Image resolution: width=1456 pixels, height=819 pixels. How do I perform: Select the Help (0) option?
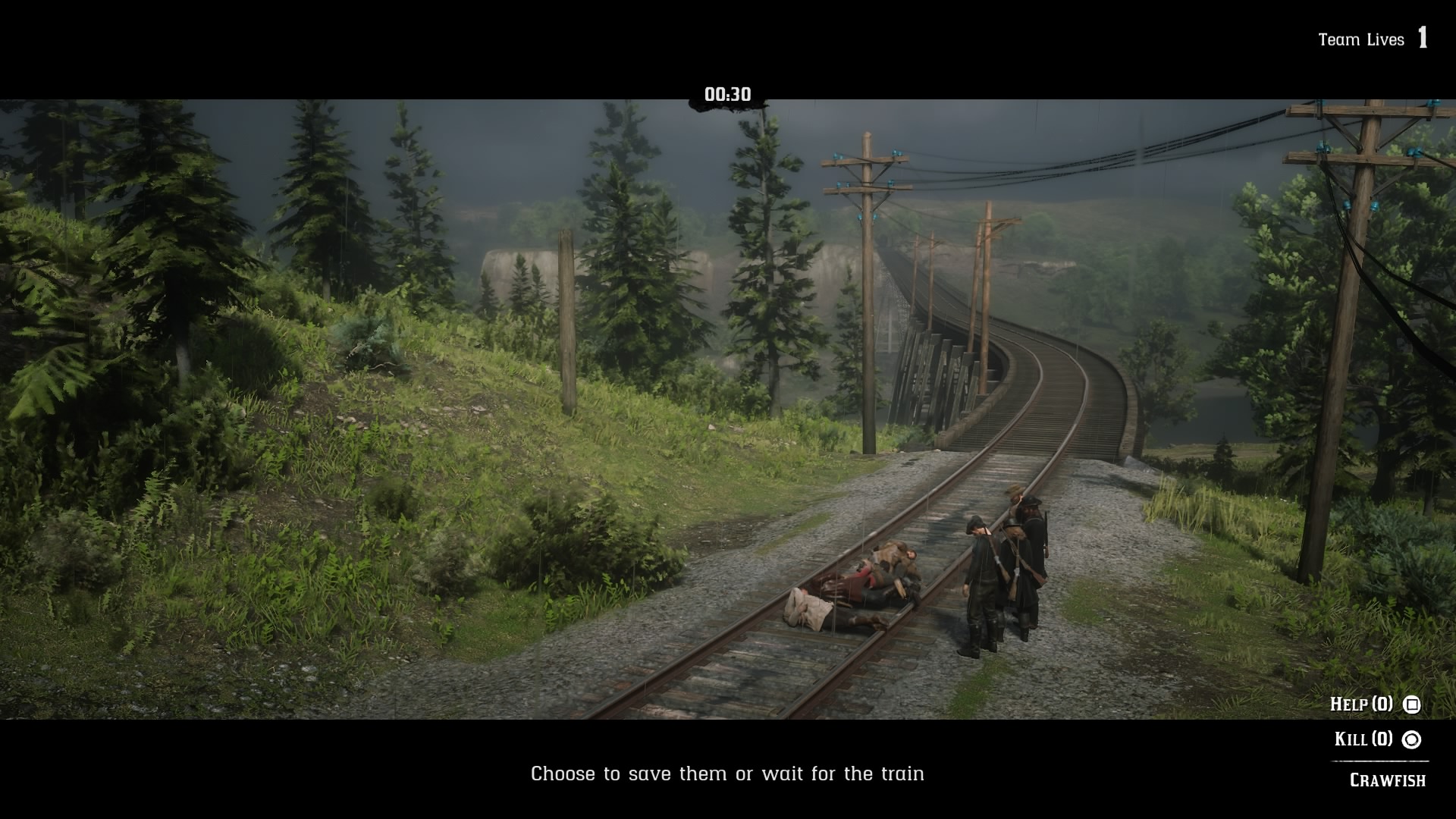[x=1361, y=704]
